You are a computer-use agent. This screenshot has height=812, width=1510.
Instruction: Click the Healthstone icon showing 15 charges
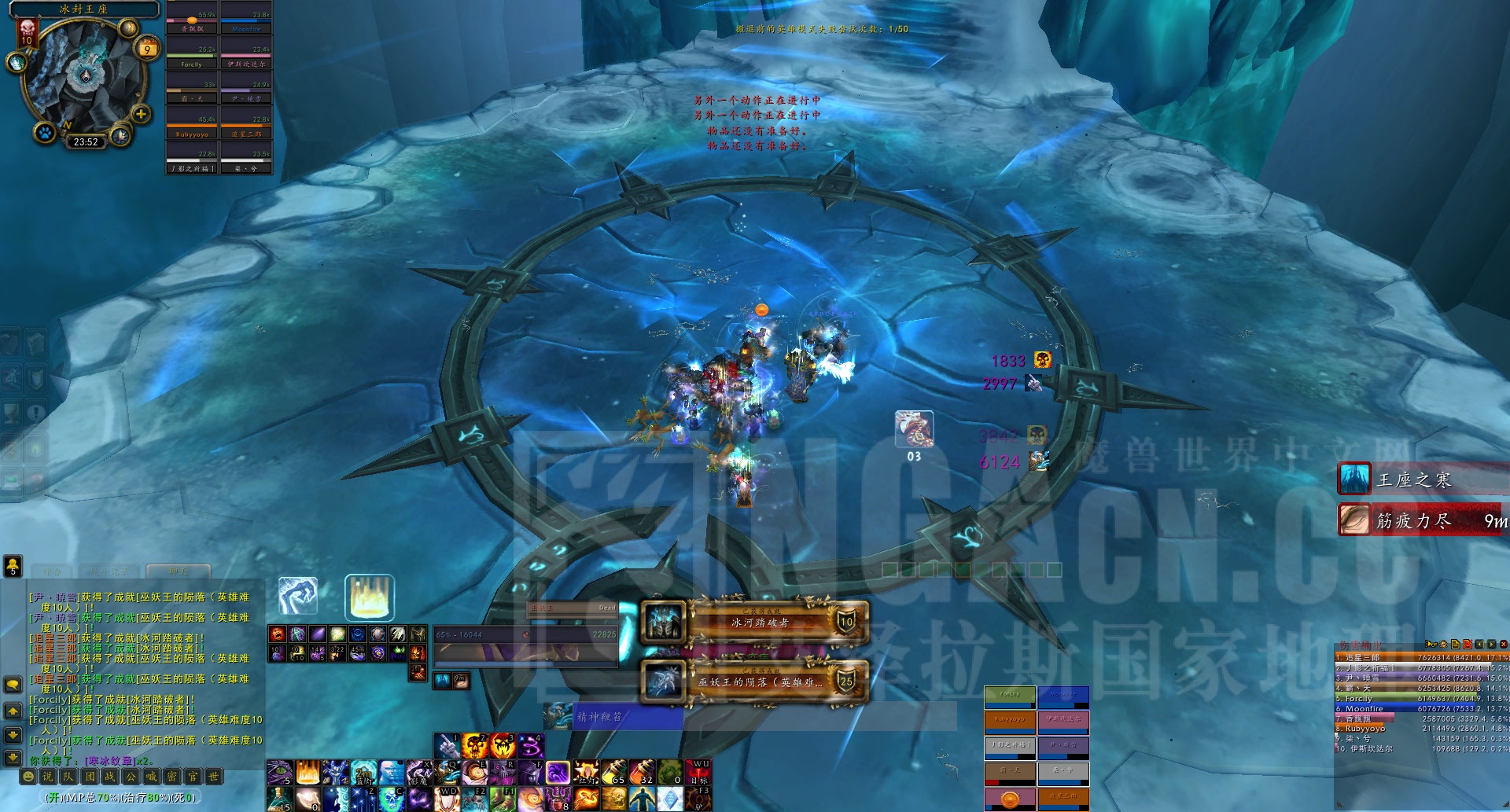[x=280, y=799]
